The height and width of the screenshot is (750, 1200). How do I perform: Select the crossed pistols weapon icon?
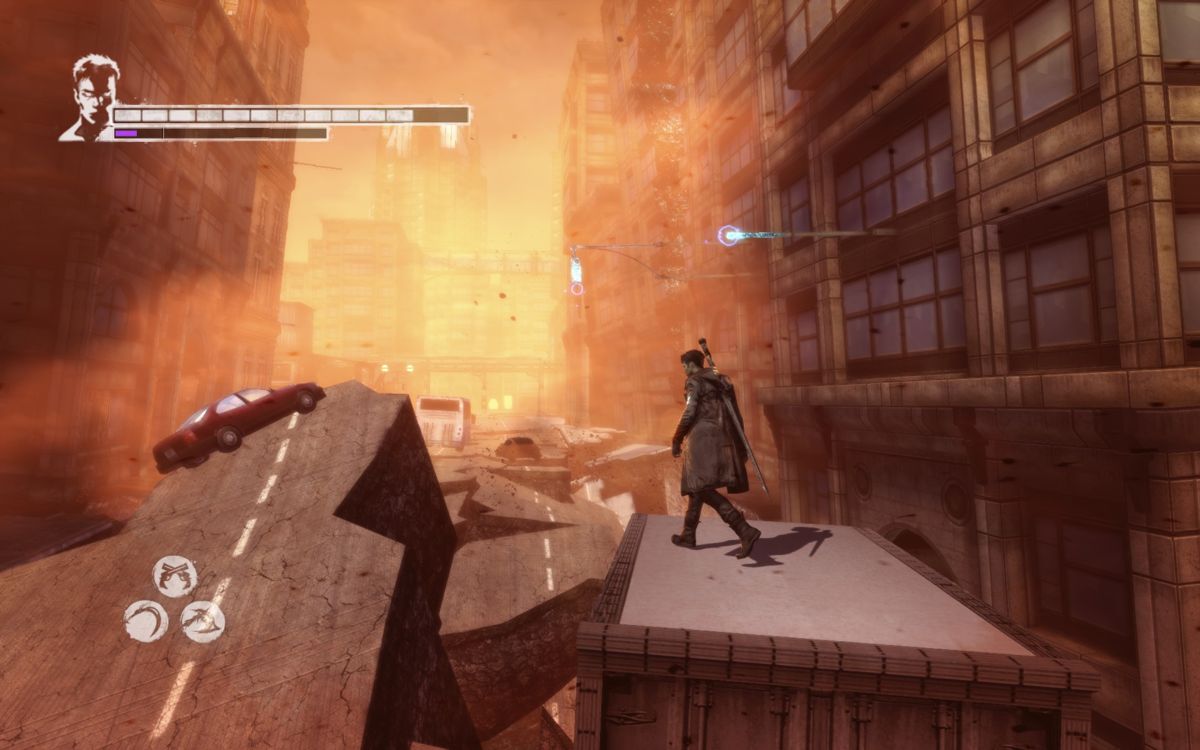(x=175, y=576)
